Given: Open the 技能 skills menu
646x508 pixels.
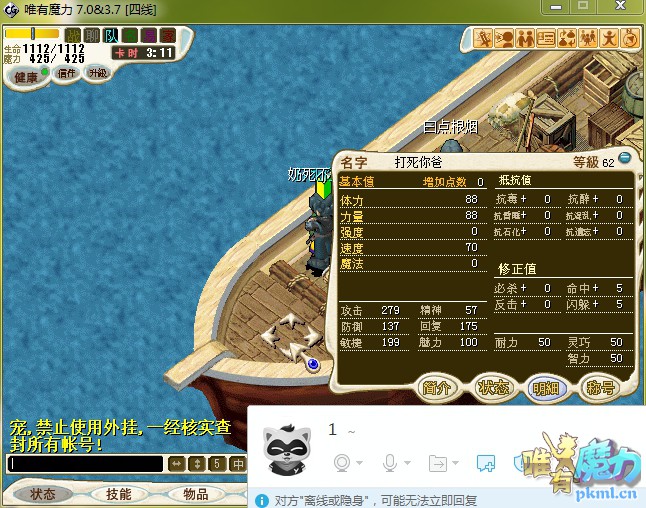Looking at the screenshot, I should (x=119, y=494).
